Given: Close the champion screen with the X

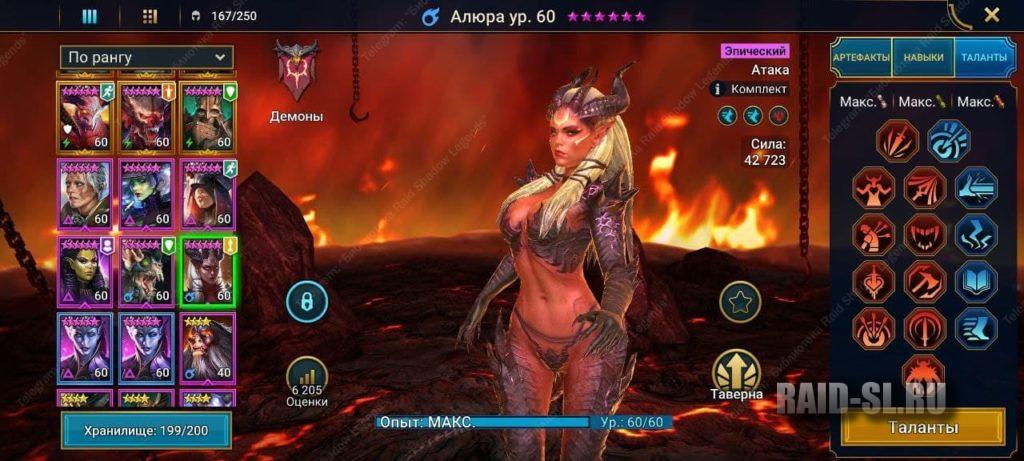Looking at the screenshot, I should pyautogui.click(x=991, y=15).
